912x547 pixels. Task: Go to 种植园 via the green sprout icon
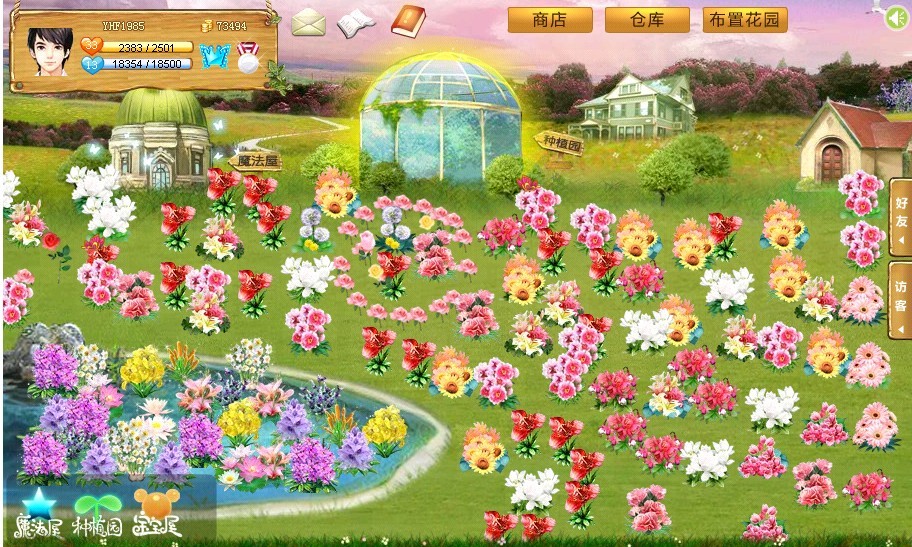coord(97,512)
